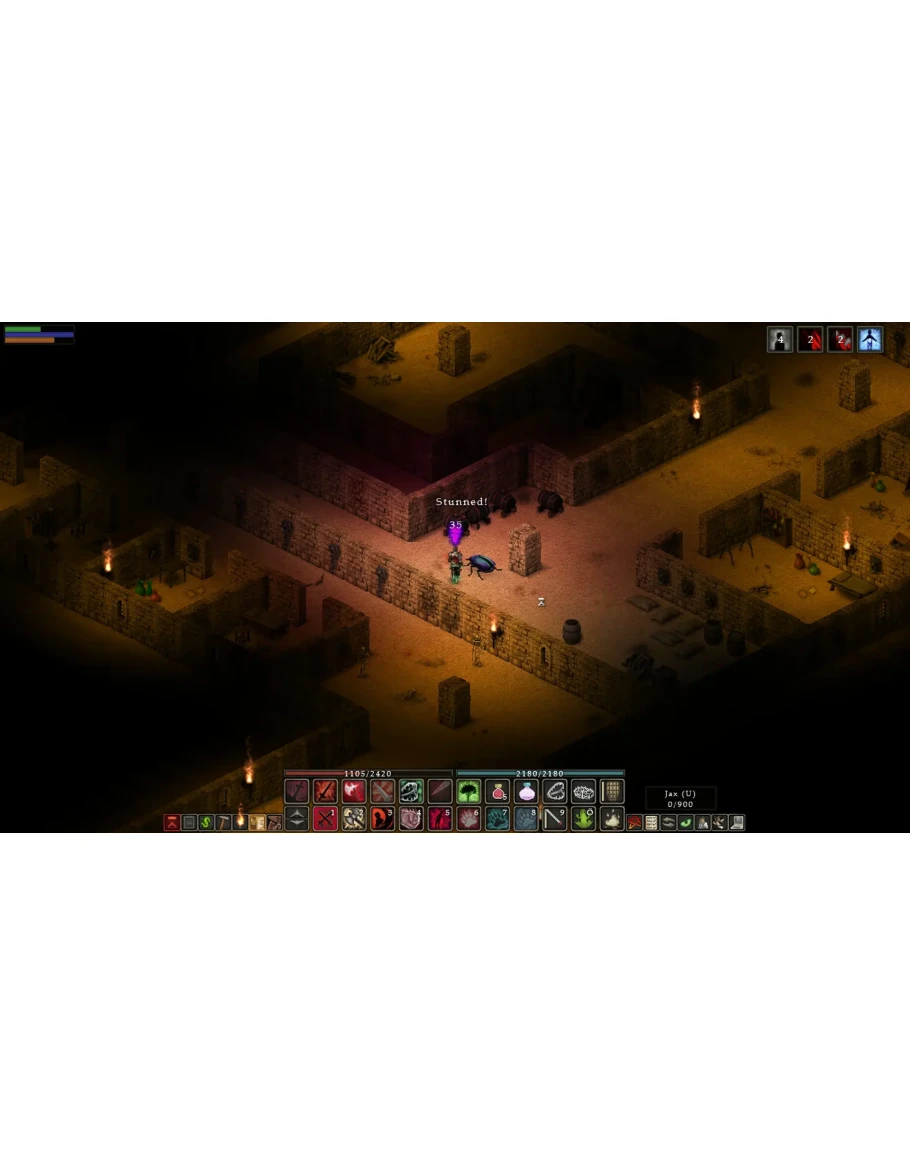The height and width of the screenshot is (1155, 910).
Task: Select the blue glowing figure buff icon
Action: point(870,340)
